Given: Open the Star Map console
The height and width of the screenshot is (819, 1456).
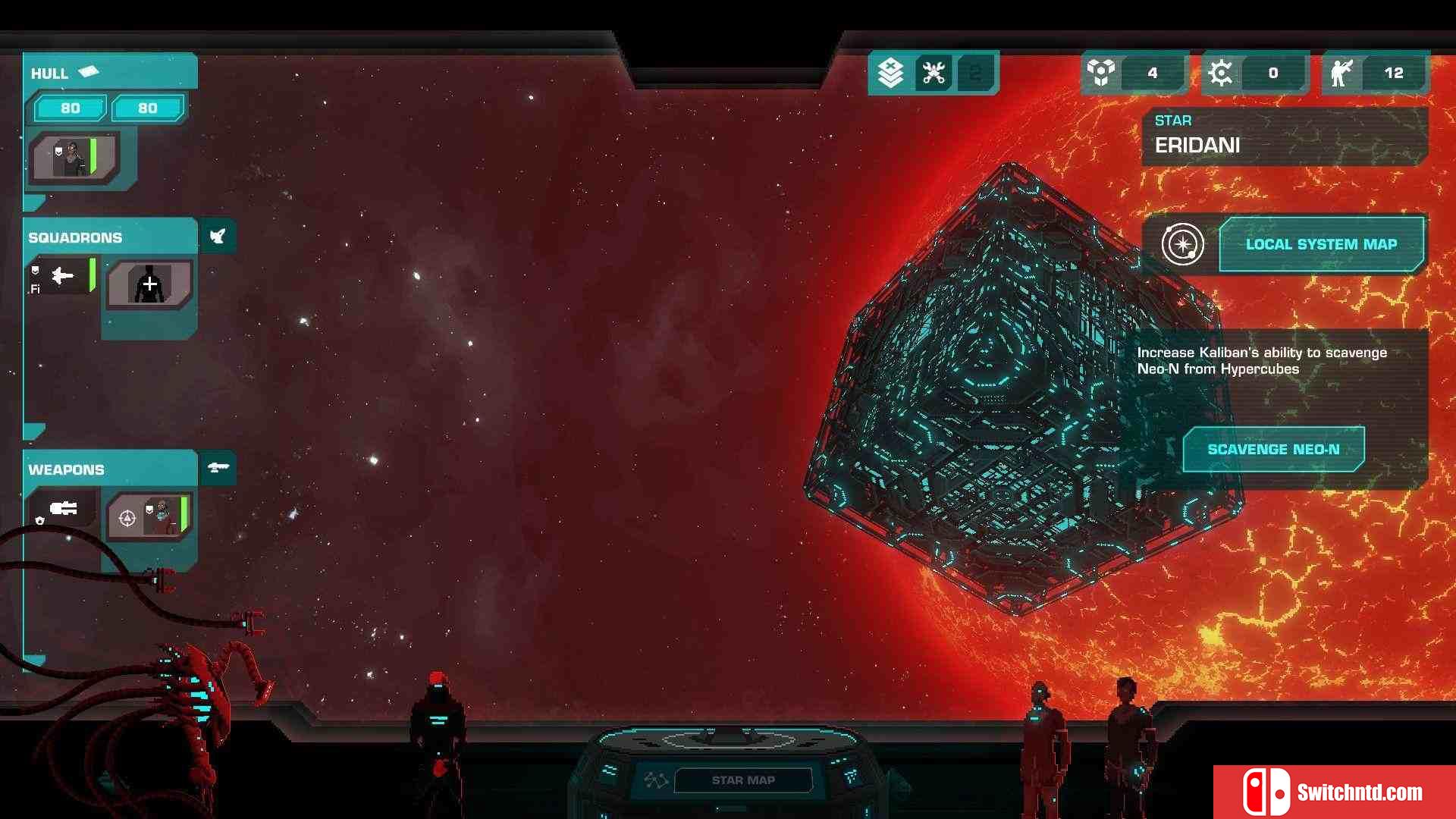Looking at the screenshot, I should [x=742, y=780].
